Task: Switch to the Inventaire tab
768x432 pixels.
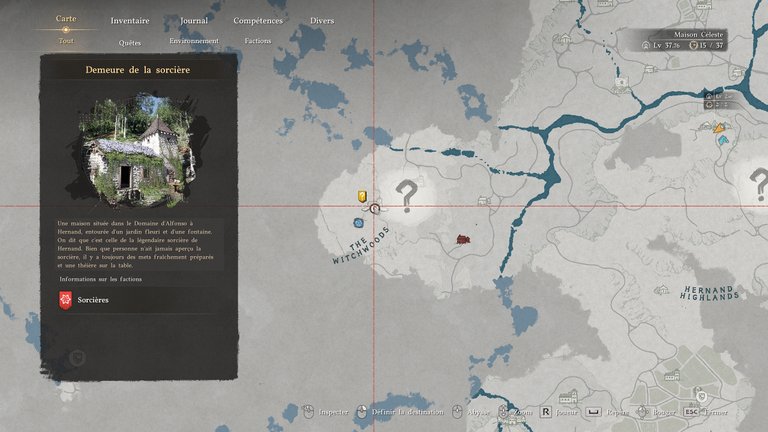Action: 130,20
